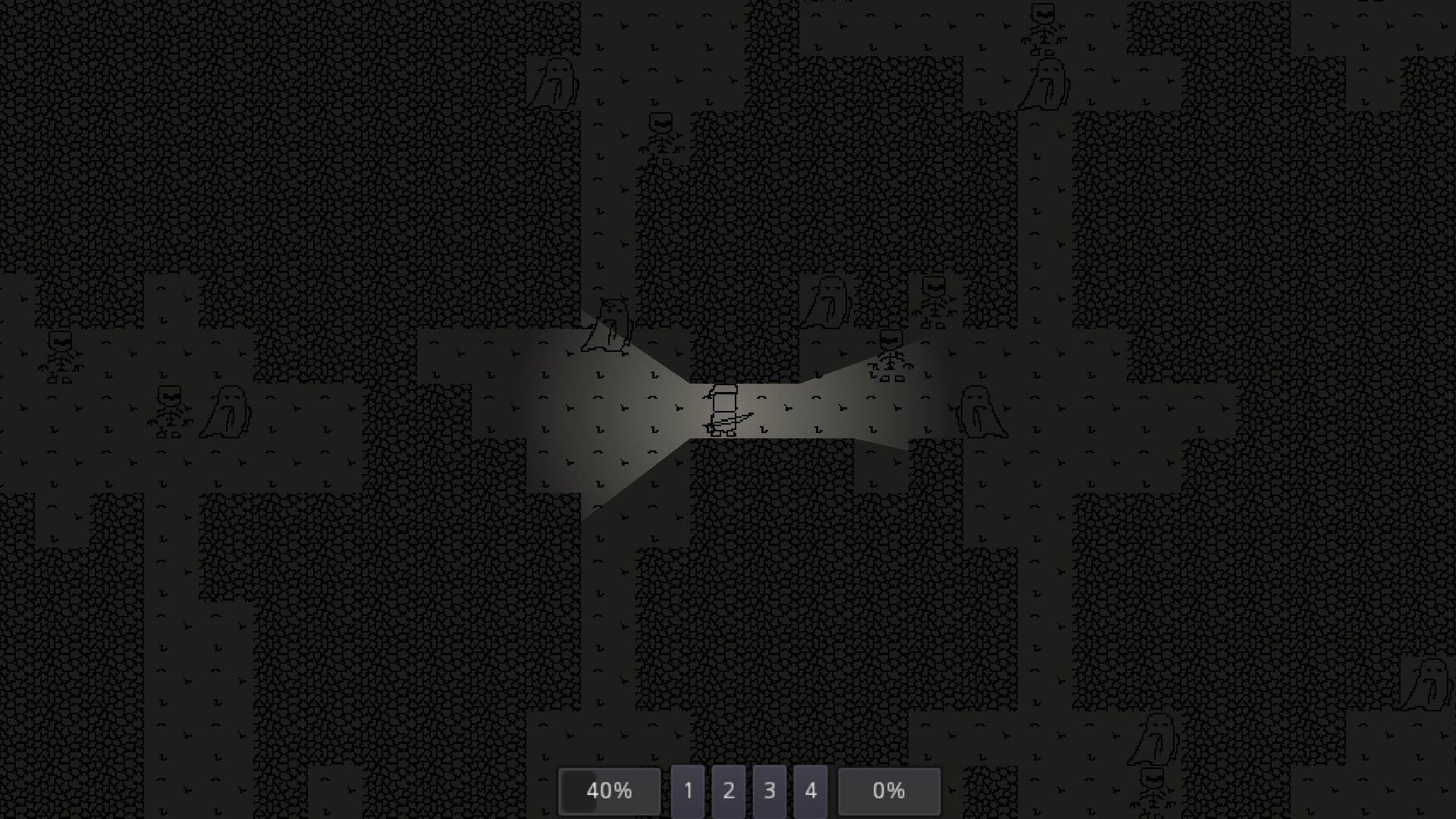The height and width of the screenshot is (819, 1456).
Task: Select hotbar slot 4
Action: point(811,791)
